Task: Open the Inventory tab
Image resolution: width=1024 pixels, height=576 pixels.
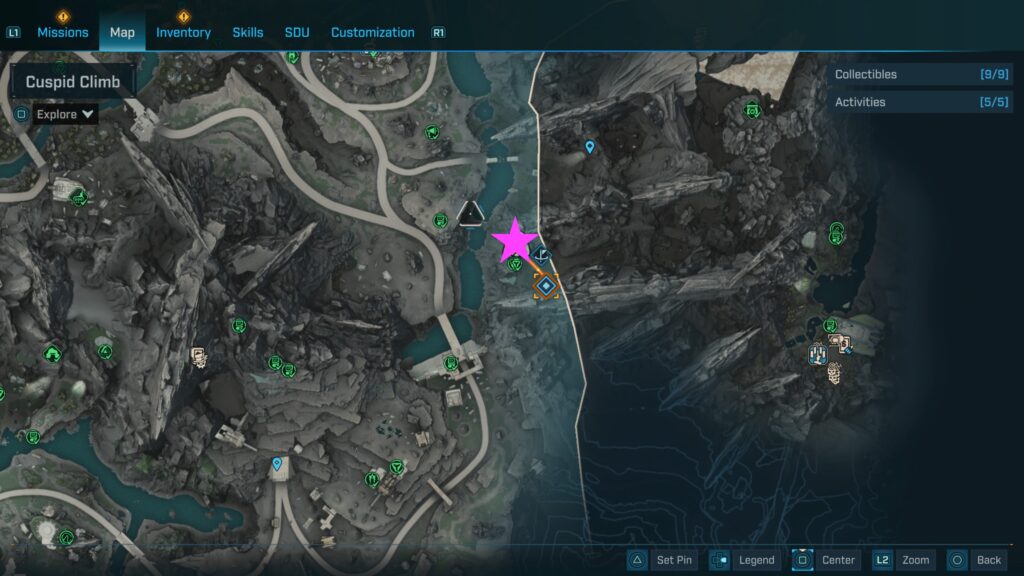Action: click(183, 32)
